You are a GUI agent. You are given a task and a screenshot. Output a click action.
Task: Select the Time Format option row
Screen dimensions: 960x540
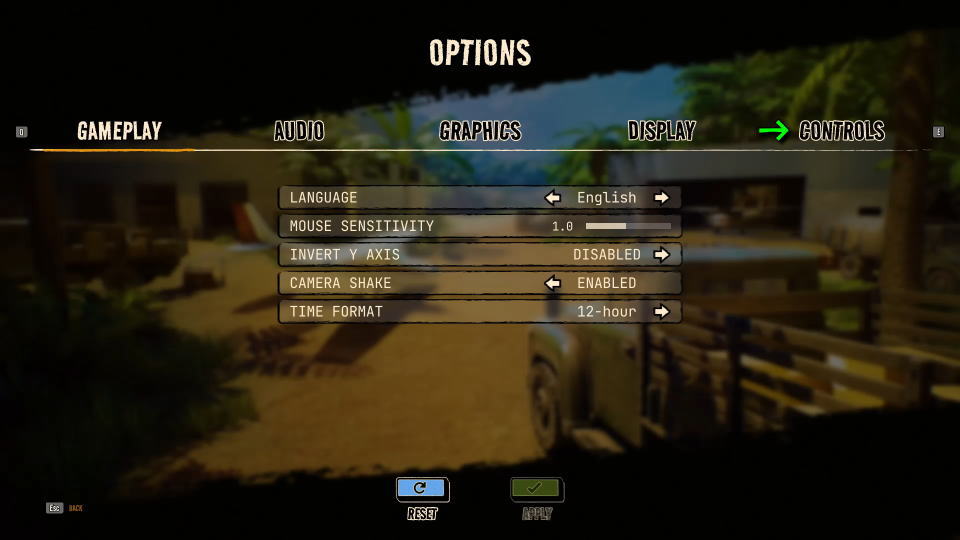(x=400, y=312)
